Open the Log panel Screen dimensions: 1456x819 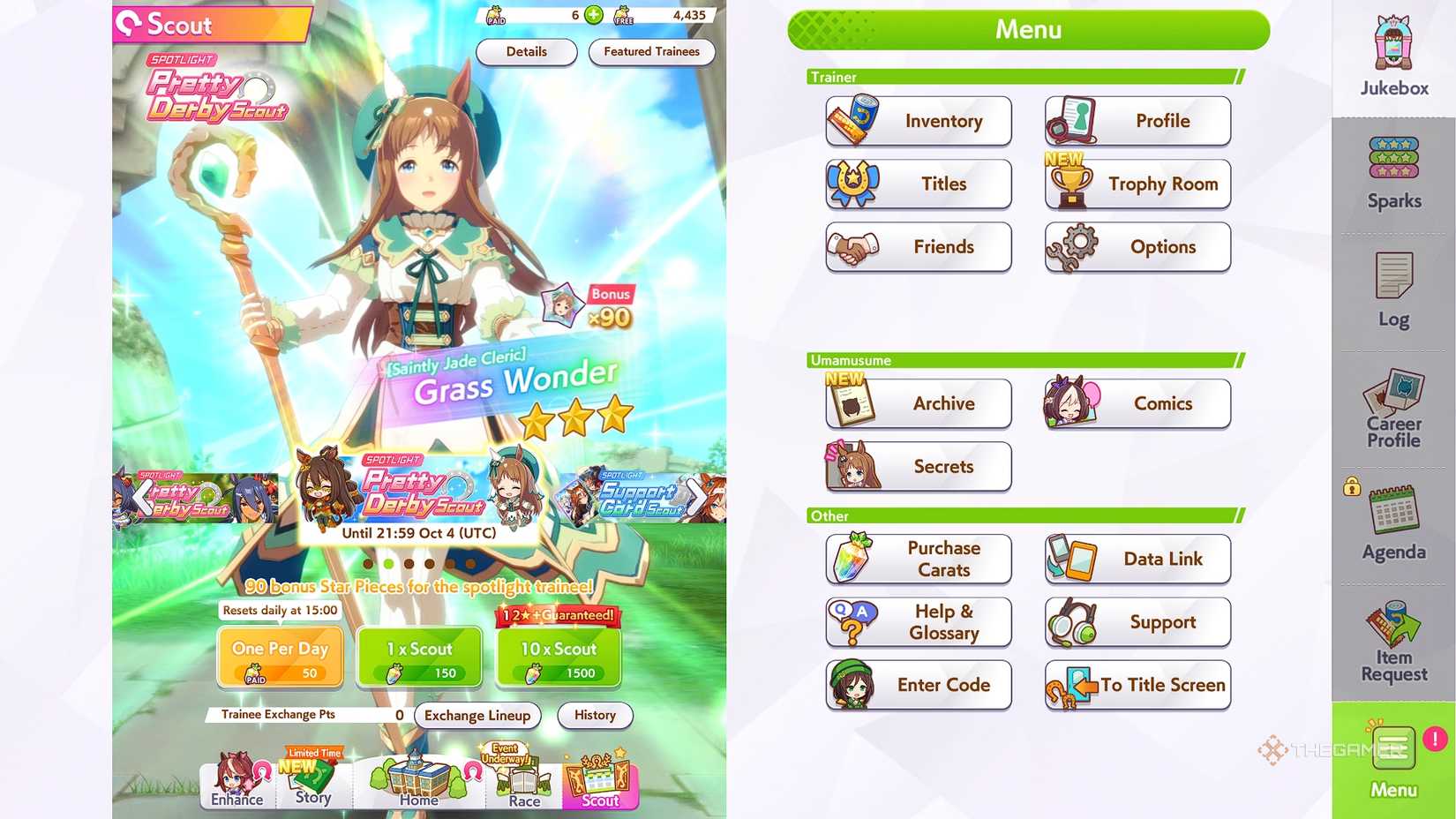coord(1392,291)
